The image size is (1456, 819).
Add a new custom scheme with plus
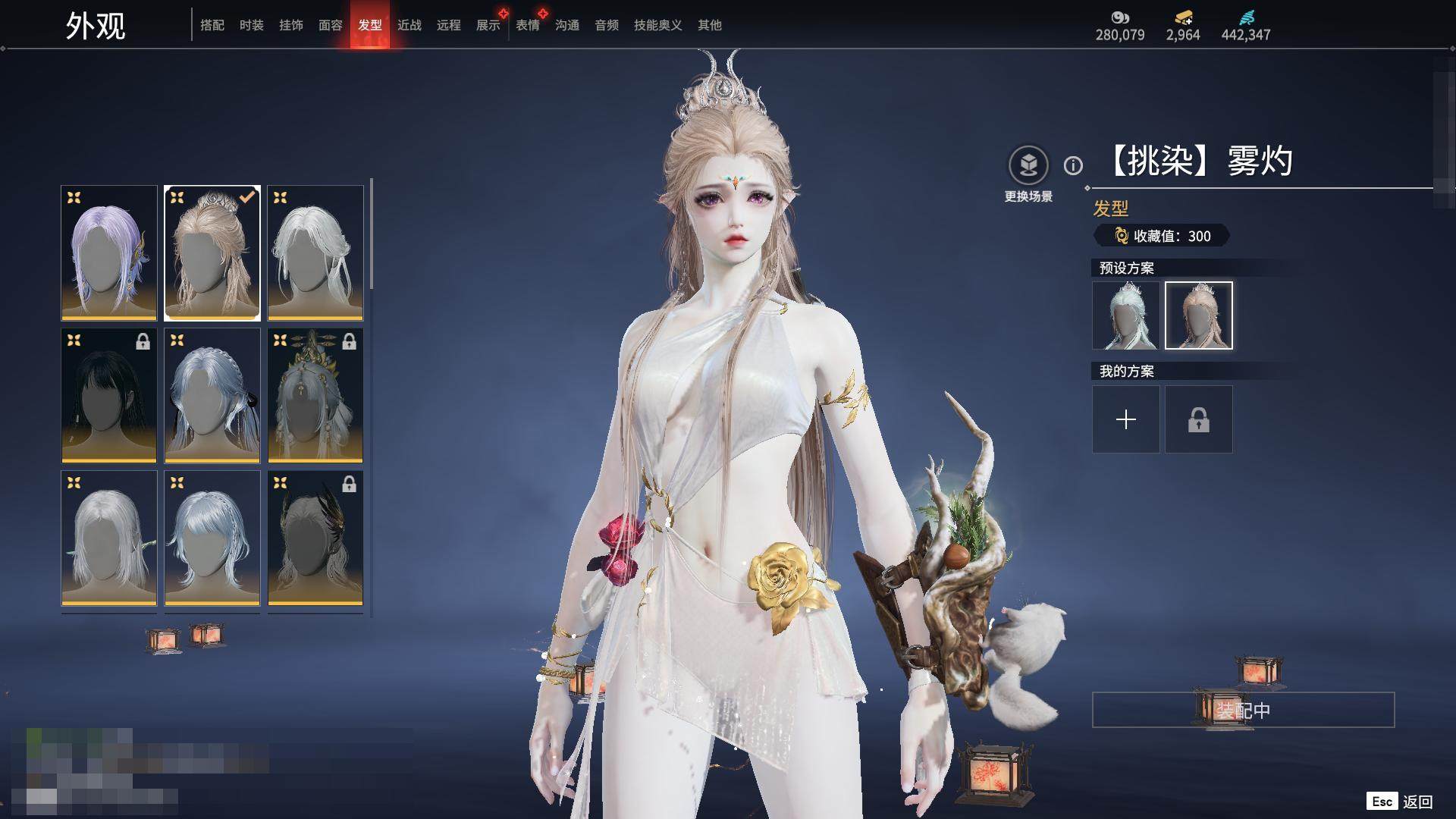point(1126,419)
